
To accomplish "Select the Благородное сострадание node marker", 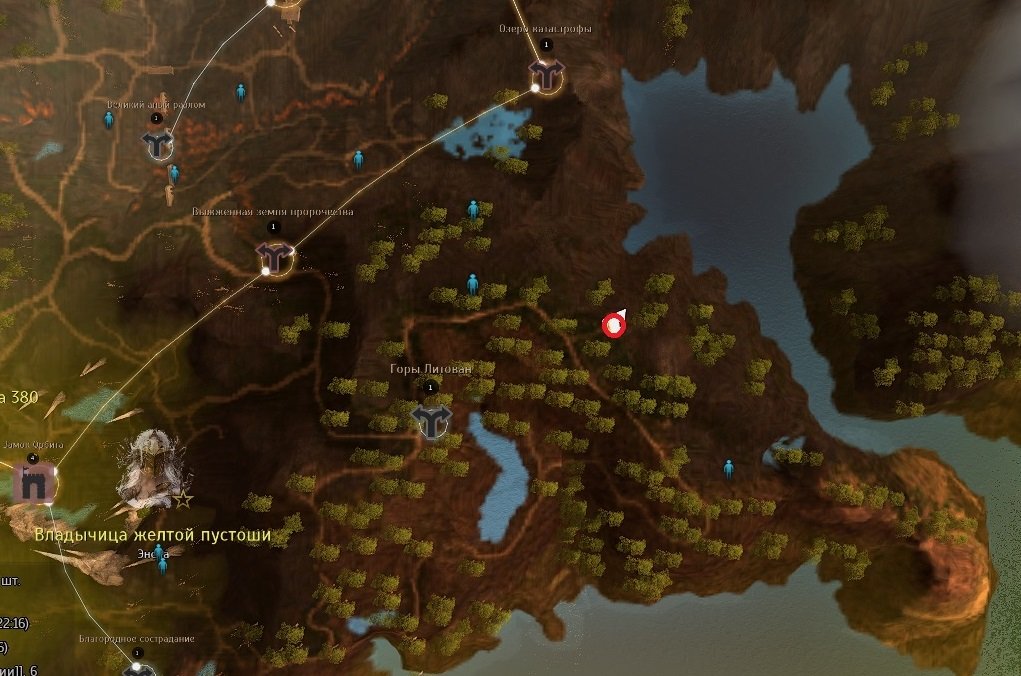I will click(137, 669).
